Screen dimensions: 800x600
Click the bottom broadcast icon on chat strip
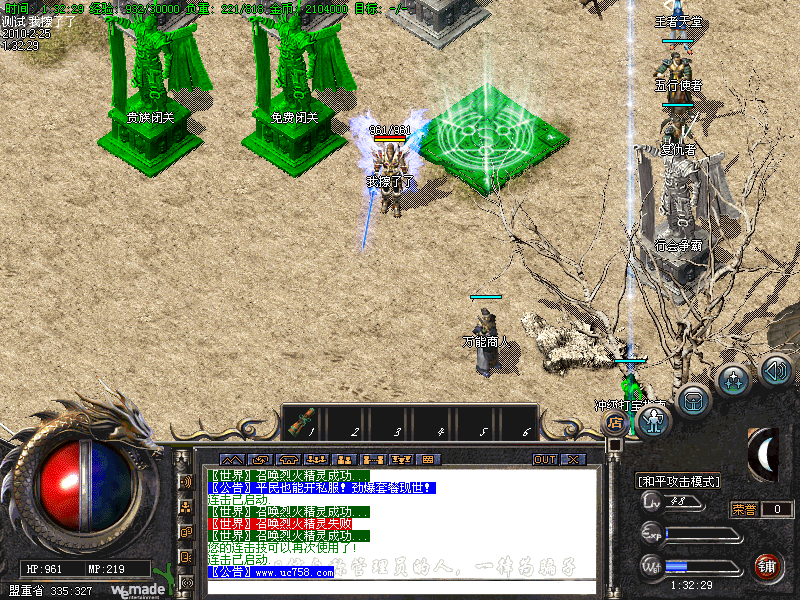(184, 581)
